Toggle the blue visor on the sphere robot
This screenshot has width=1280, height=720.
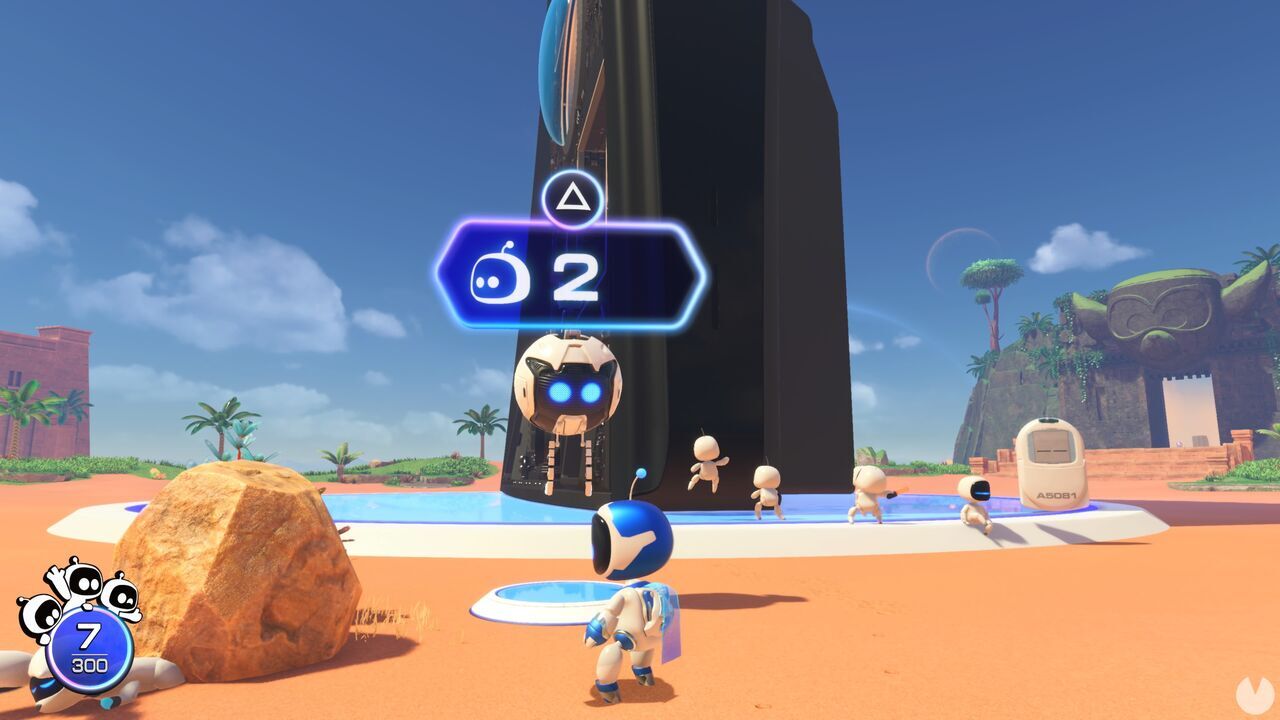[575, 390]
